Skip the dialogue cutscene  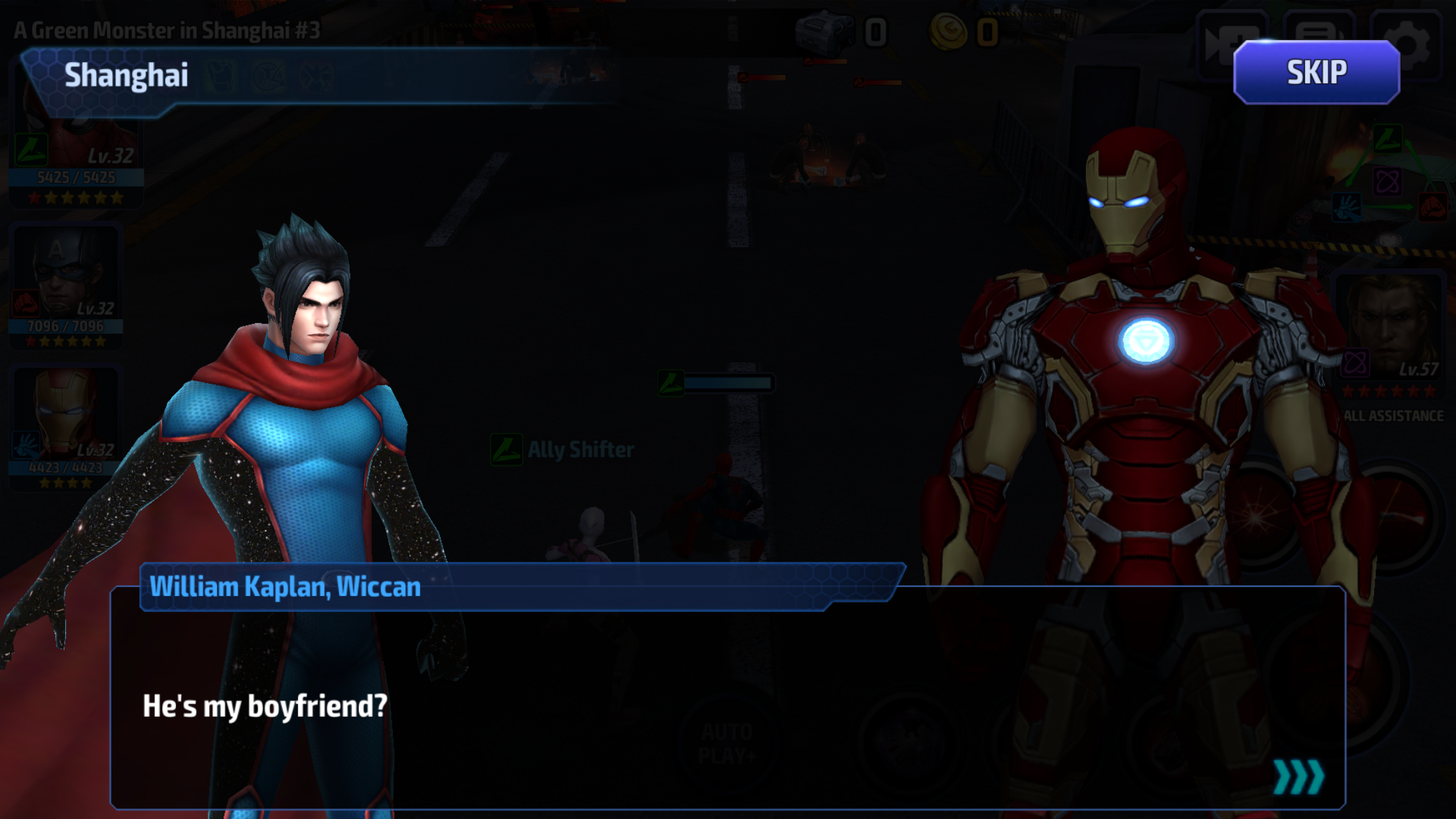tap(1316, 73)
